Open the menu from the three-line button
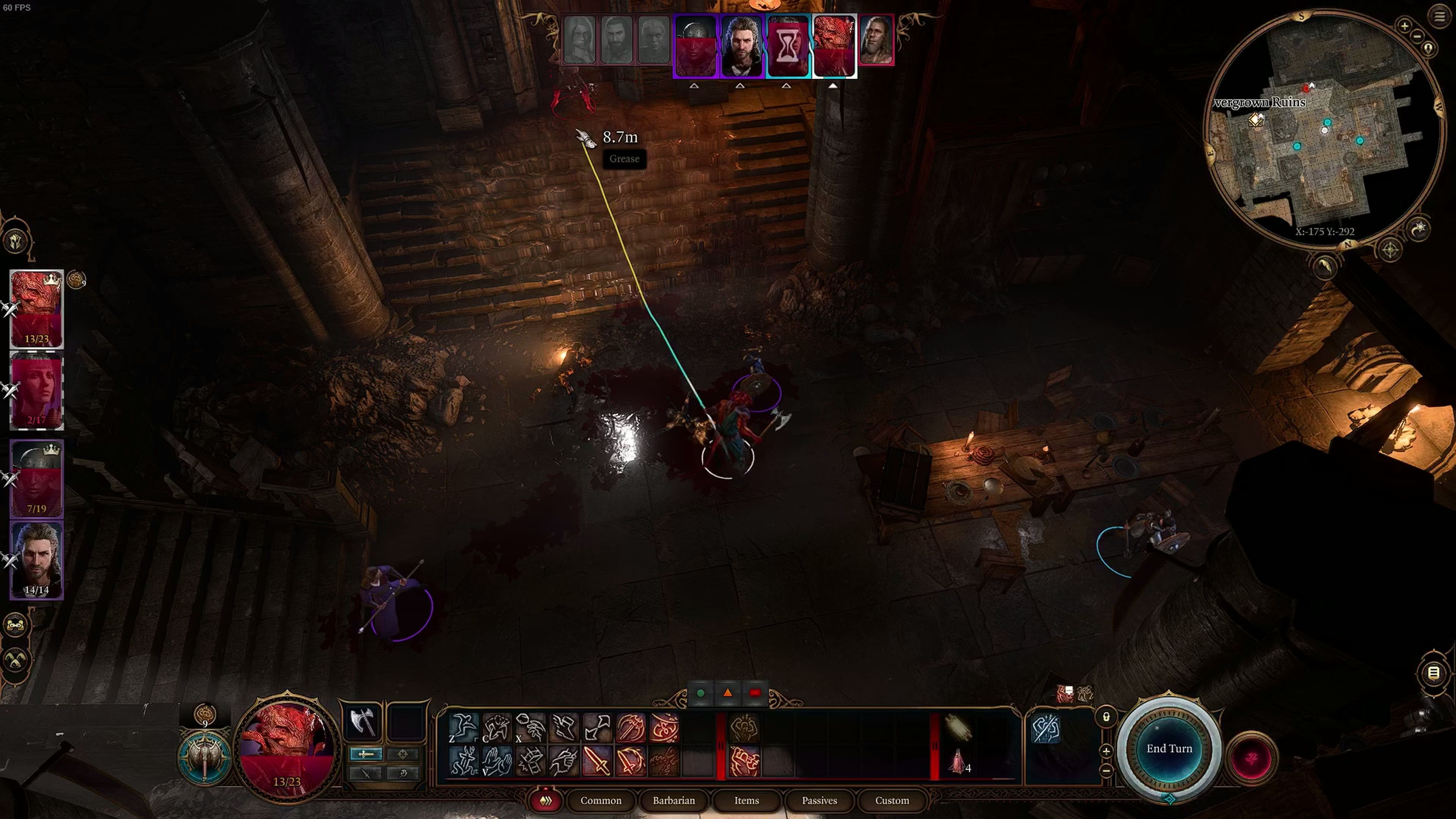Screen dimensions: 1456x819 [1439, 16]
